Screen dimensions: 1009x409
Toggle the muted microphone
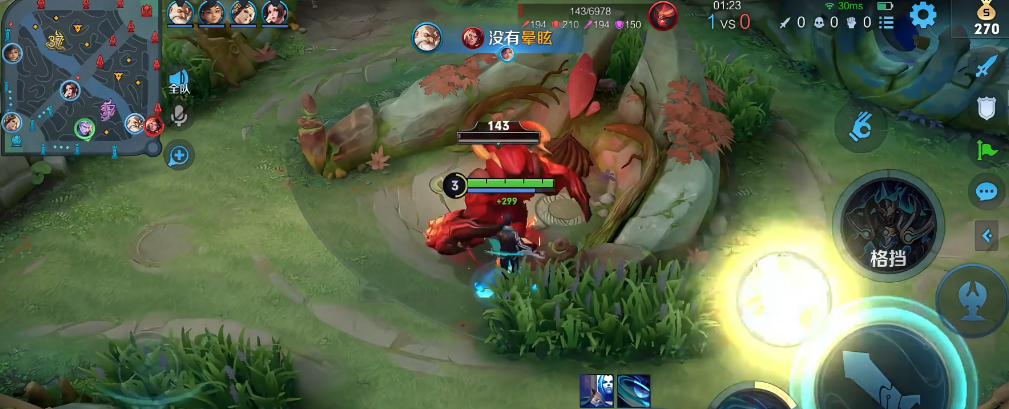(180, 117)
